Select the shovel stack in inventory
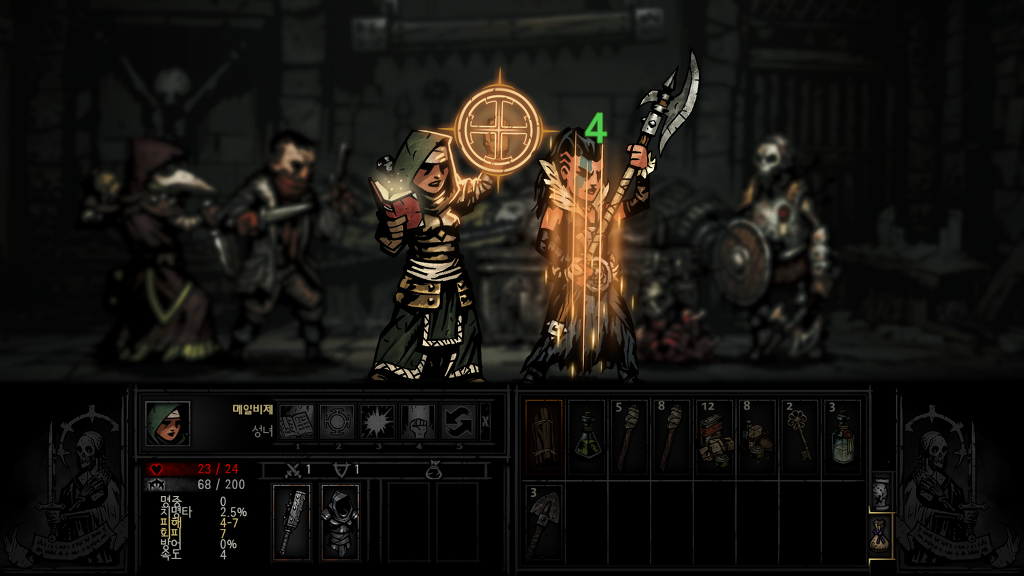Image resolution: width=1024 pixels, height=576 pixels. 544,520
